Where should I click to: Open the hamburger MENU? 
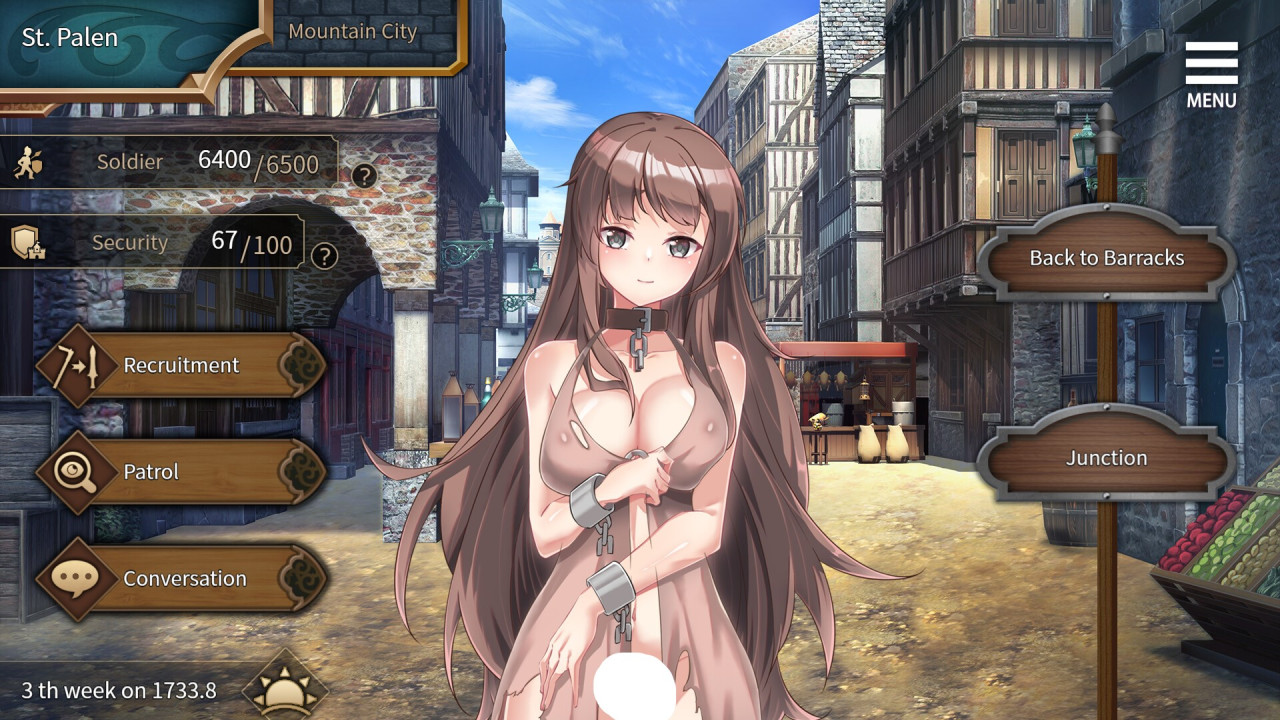(1211, 74)
